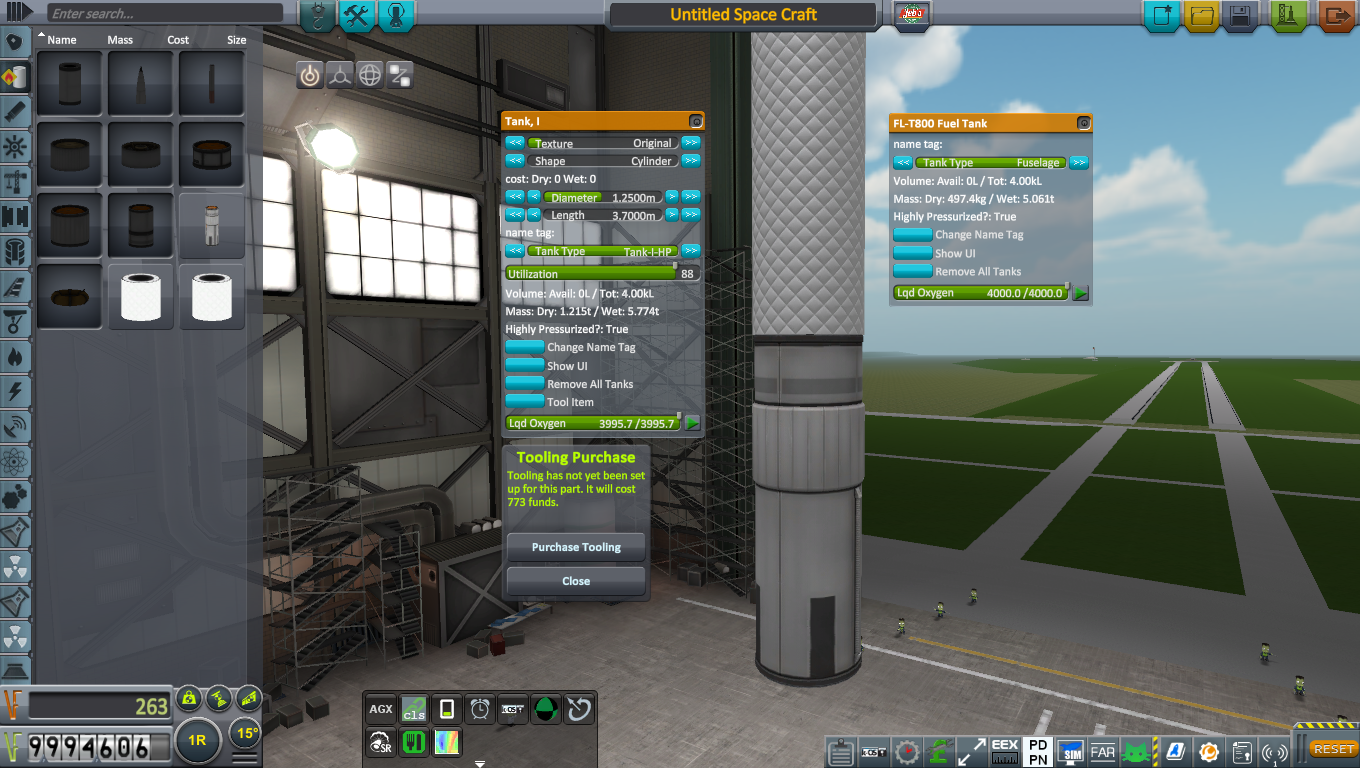The image size is (1360, 768).
Task: Open the Connected Living Space (CLS) icon
Action: [x=413, y=709]
